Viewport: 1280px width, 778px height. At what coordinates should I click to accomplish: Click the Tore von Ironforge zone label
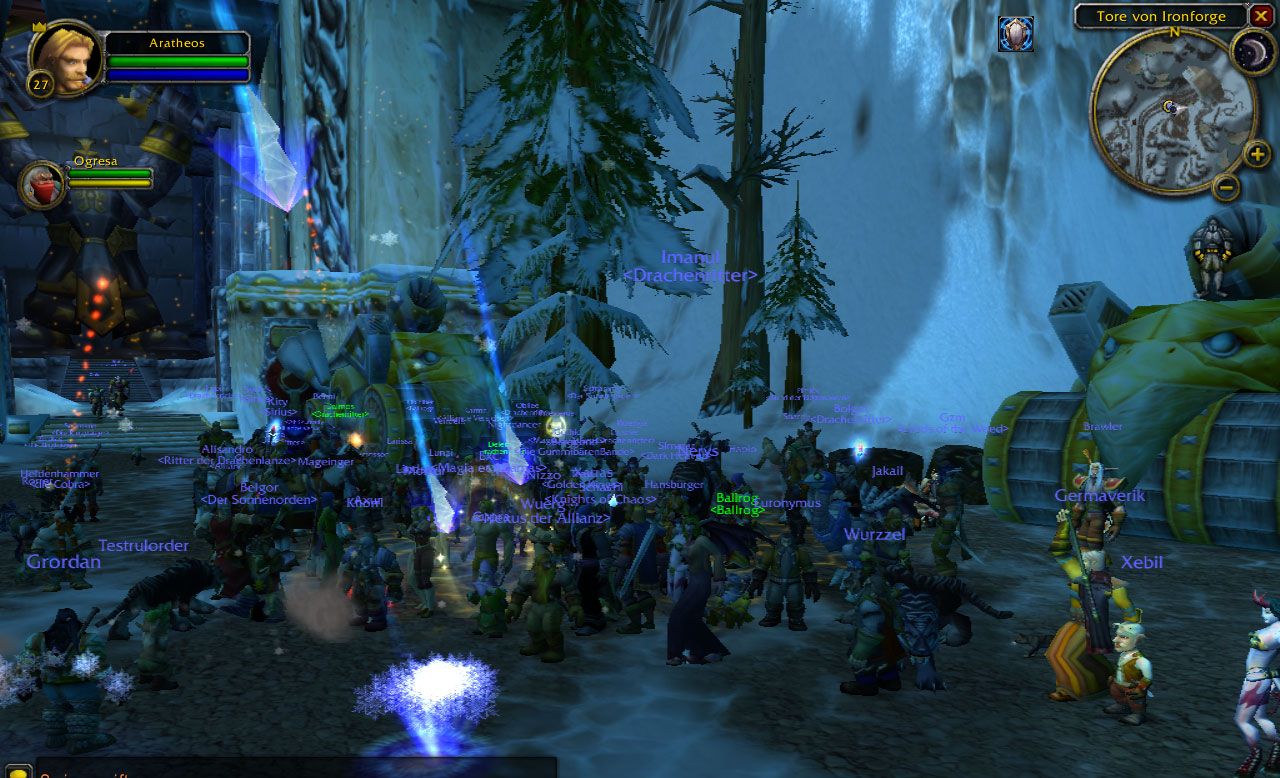[1160, 16]
